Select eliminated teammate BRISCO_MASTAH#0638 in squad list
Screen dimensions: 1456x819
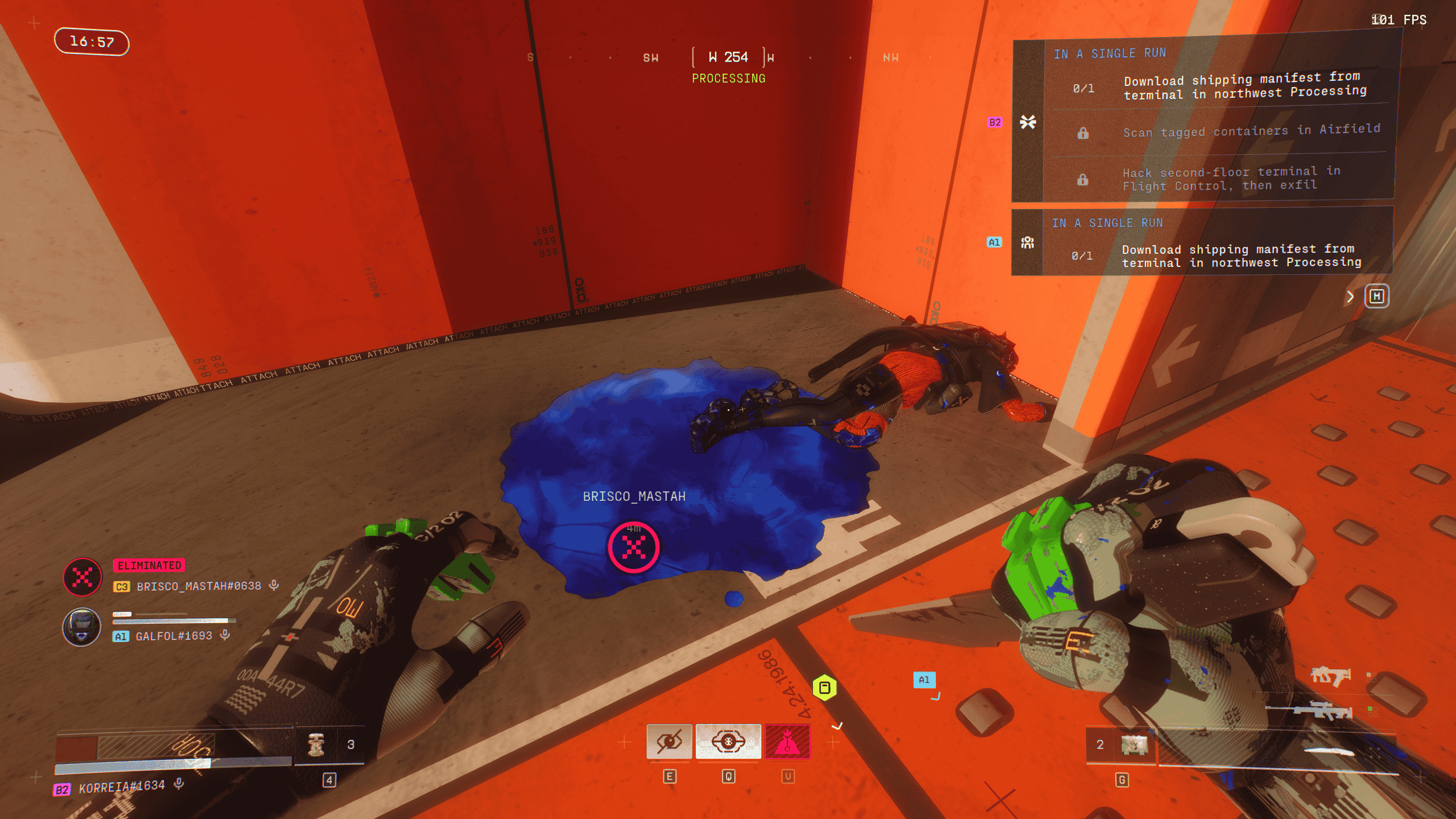tap(199, 586)
